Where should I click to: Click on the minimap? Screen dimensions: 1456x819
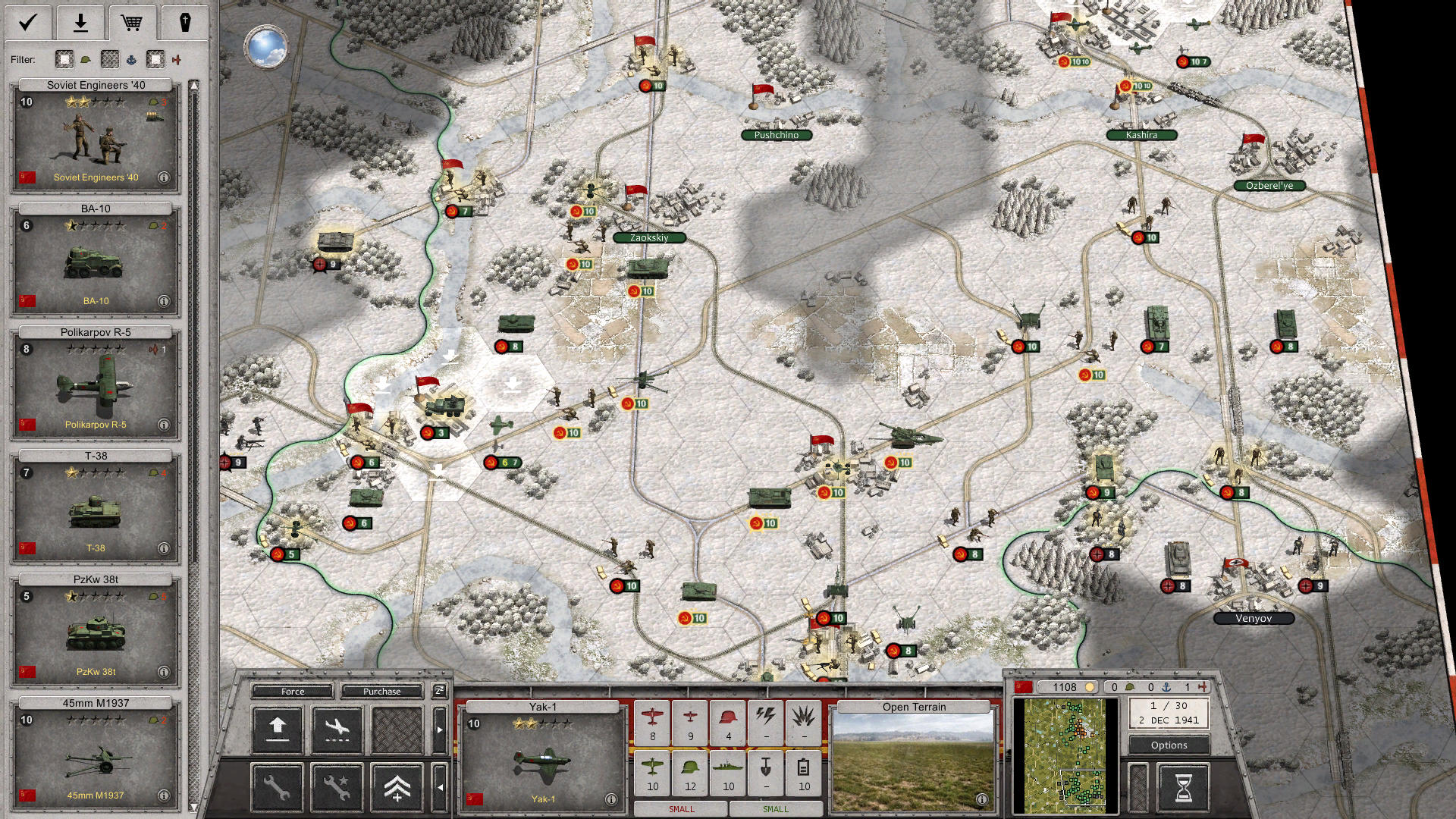point(1065,755)
